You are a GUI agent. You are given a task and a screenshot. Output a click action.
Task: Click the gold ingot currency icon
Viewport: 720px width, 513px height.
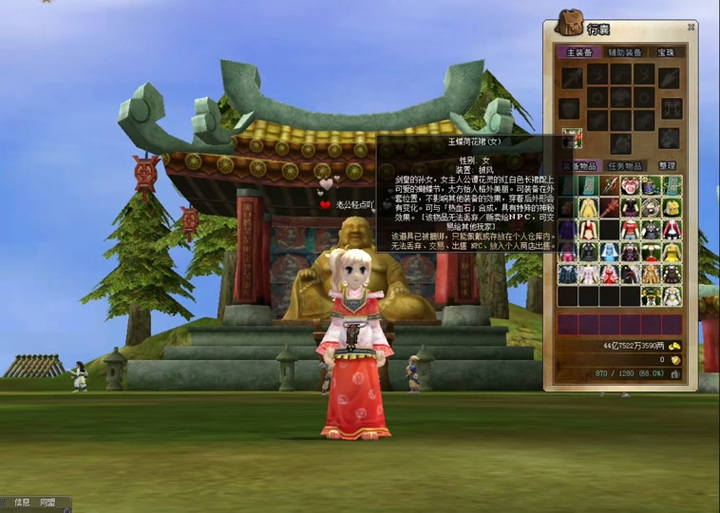pyautogui.click(x=675, y=346)
